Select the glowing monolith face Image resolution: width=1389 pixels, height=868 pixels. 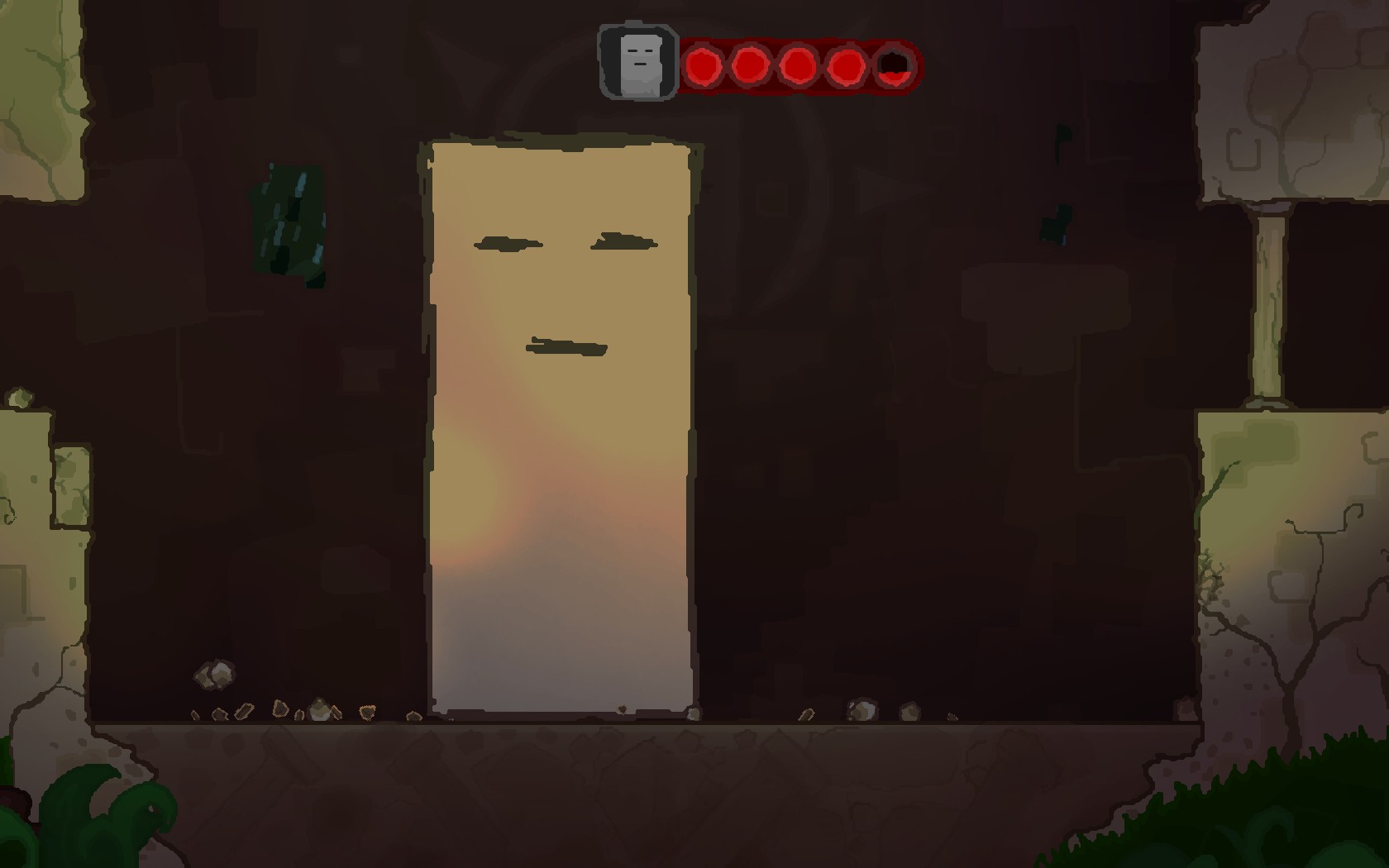point(562,289)
